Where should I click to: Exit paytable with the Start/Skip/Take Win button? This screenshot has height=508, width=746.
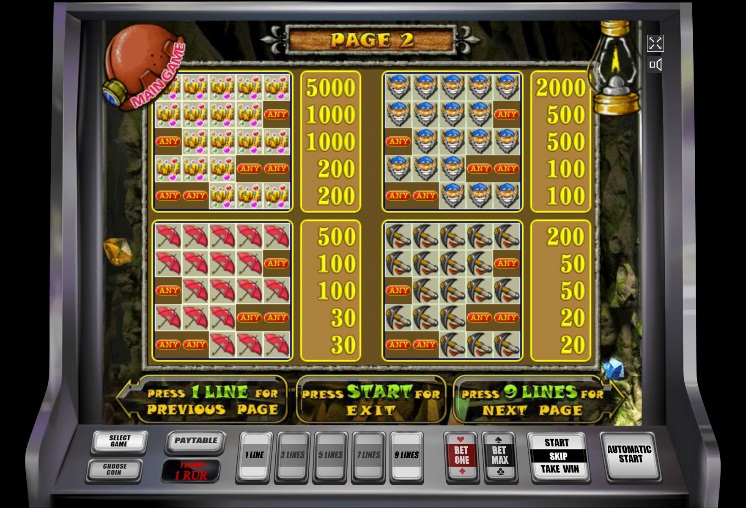(x=557, y=455)
